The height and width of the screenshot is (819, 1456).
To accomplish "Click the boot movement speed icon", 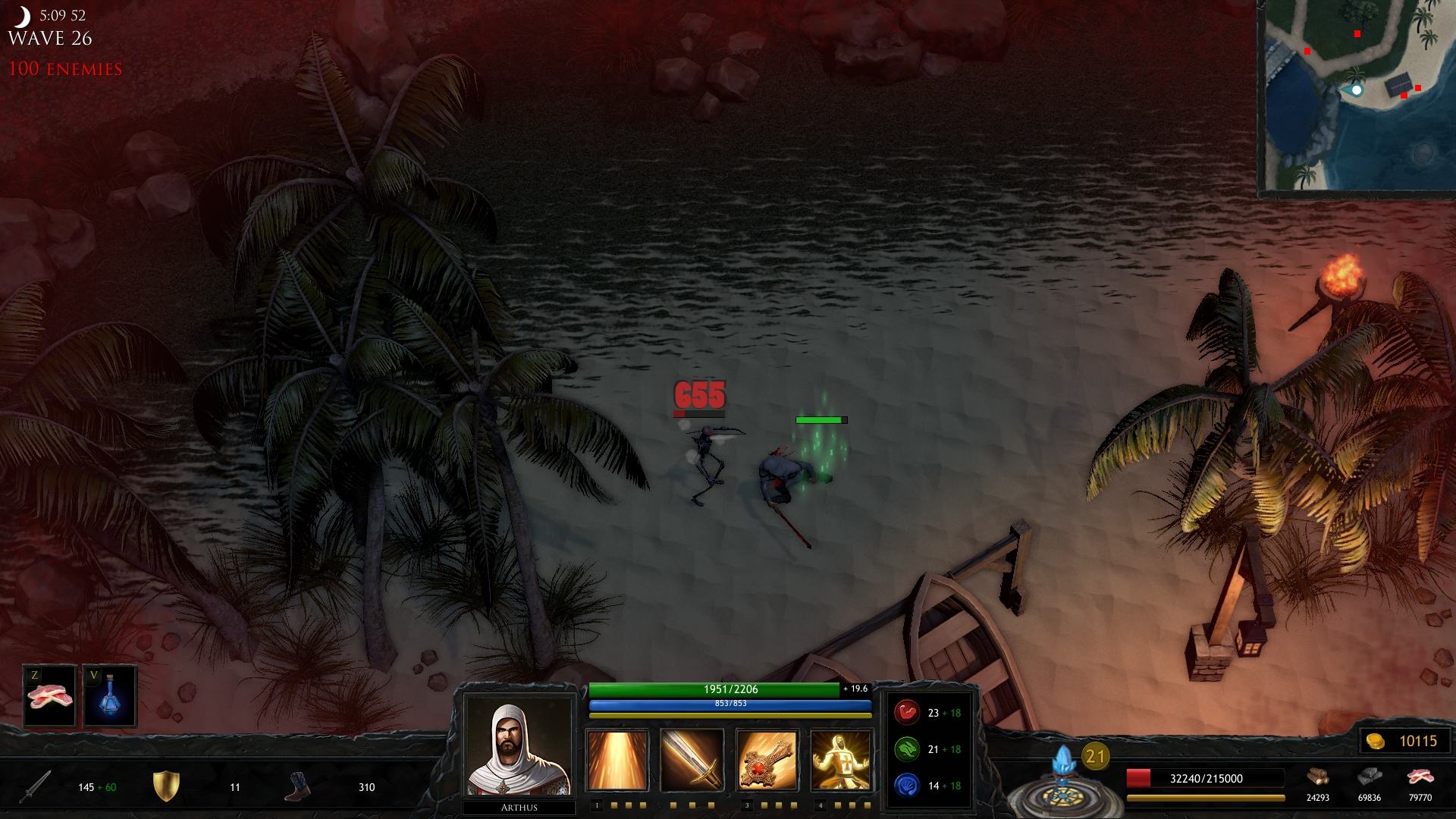I will point(297,786).
